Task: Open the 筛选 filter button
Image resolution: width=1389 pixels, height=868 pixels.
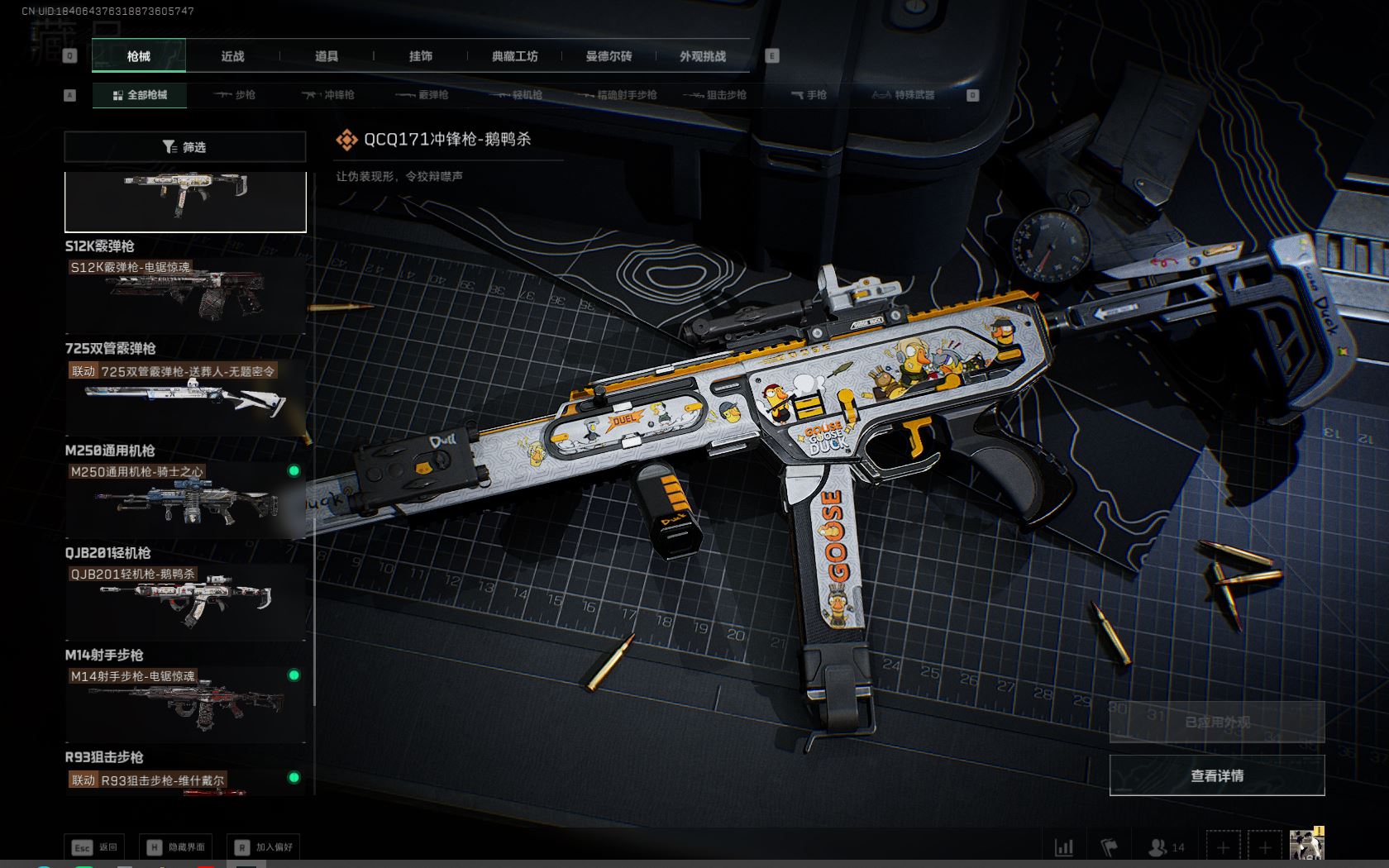Action: [x=185, y=147]
